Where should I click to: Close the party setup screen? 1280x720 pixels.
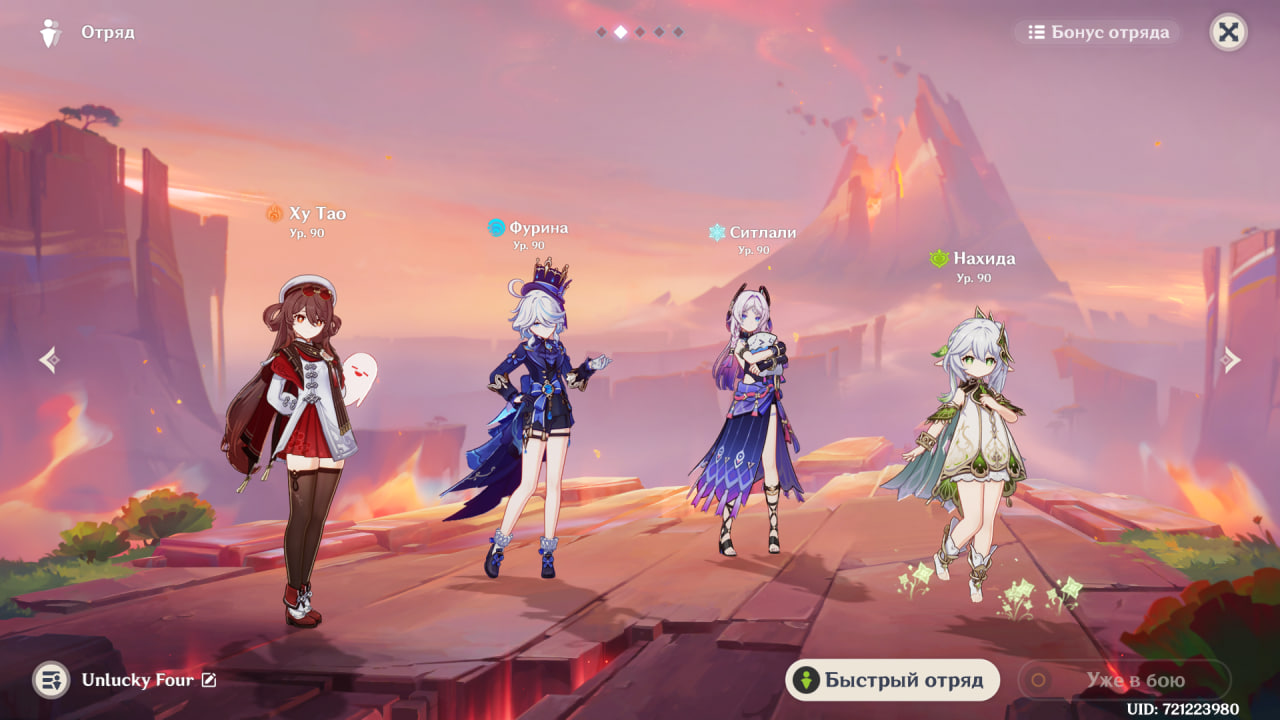pyautogui.click(x=1228, y=33)
